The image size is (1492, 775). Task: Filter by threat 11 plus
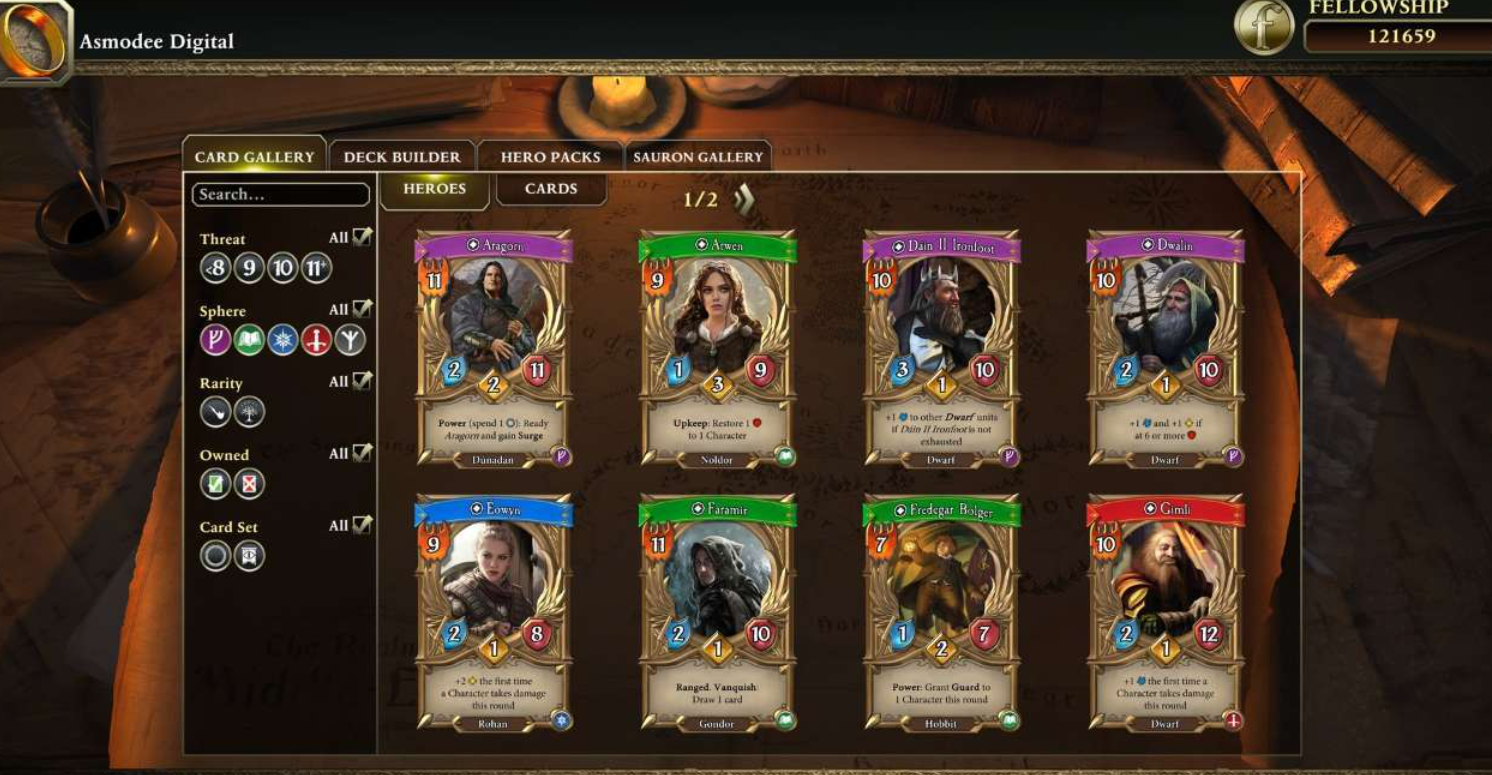pyautogui.click(x=316, y=268)
